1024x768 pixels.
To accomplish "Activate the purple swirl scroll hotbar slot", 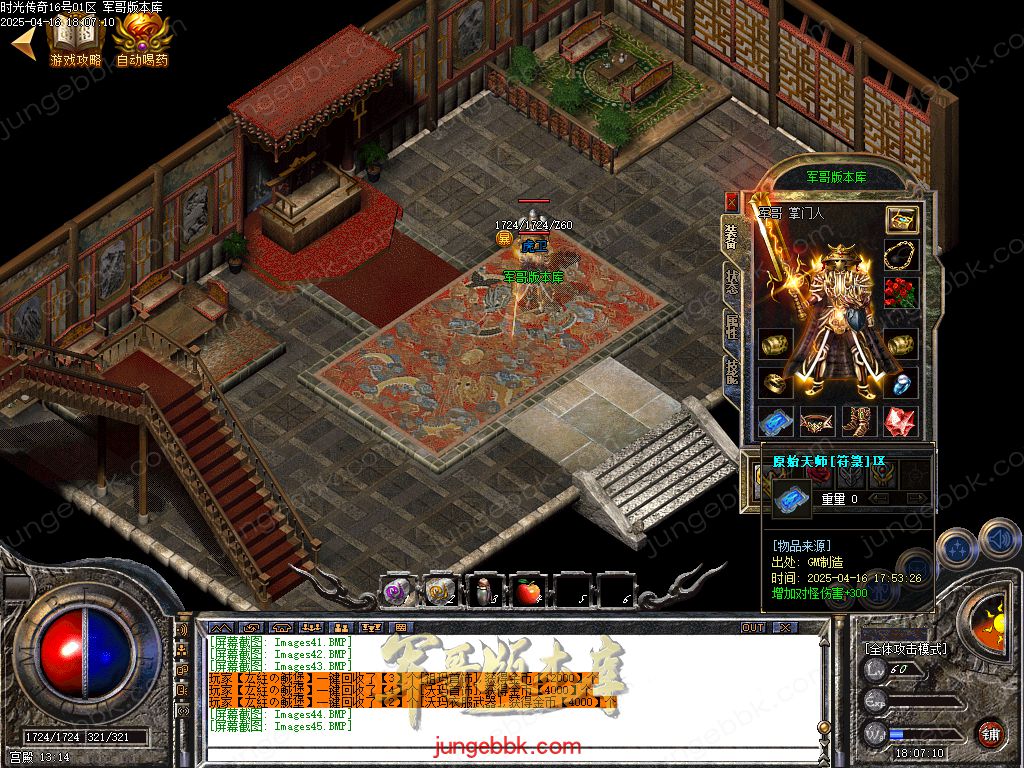I will [x=398, y=592].
